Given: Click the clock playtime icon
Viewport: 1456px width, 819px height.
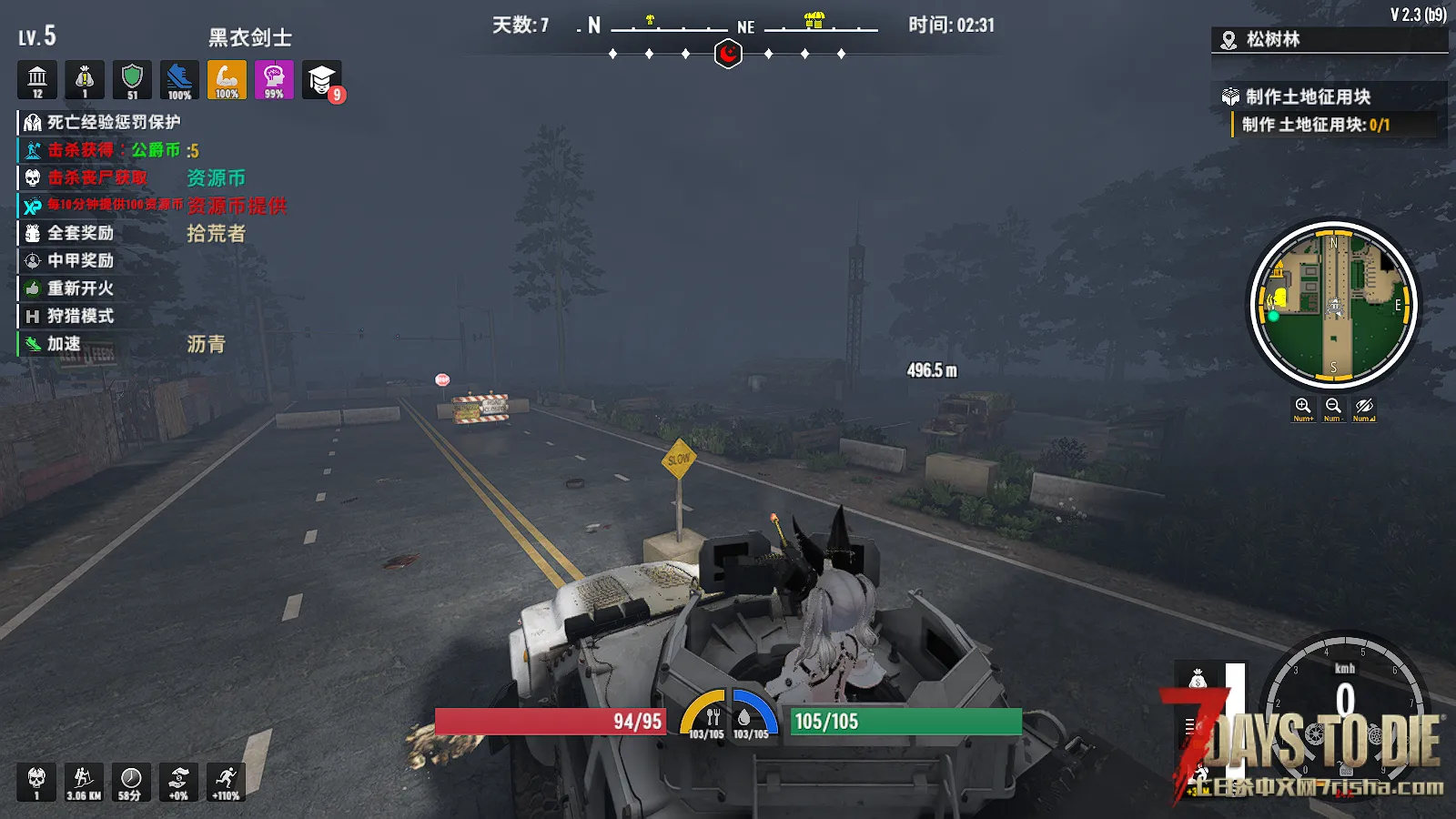Looking at the screenshot, I should (131, 782).
